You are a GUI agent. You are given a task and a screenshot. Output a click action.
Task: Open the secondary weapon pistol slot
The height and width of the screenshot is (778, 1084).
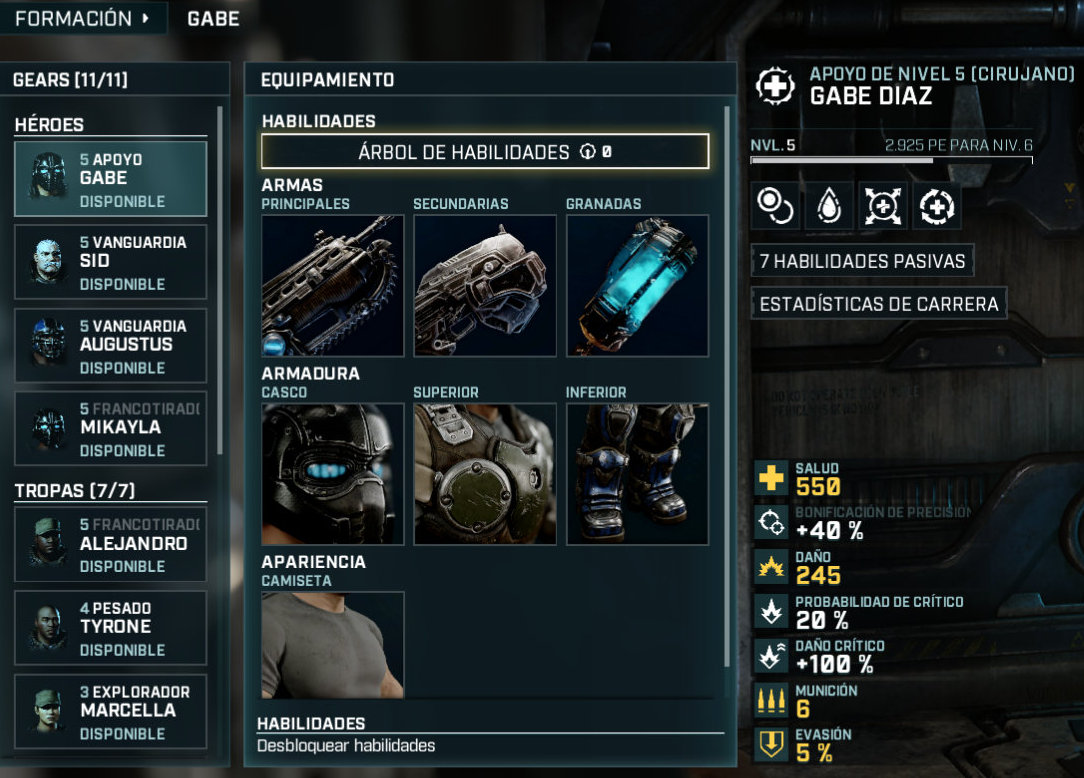[485, 286]
